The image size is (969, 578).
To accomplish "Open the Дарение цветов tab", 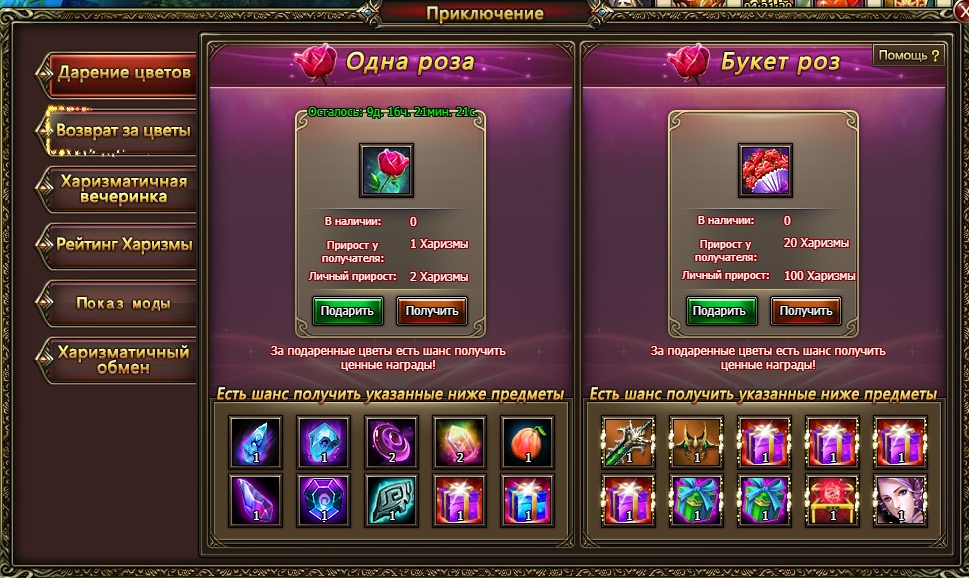I will (x=122, y=73).
